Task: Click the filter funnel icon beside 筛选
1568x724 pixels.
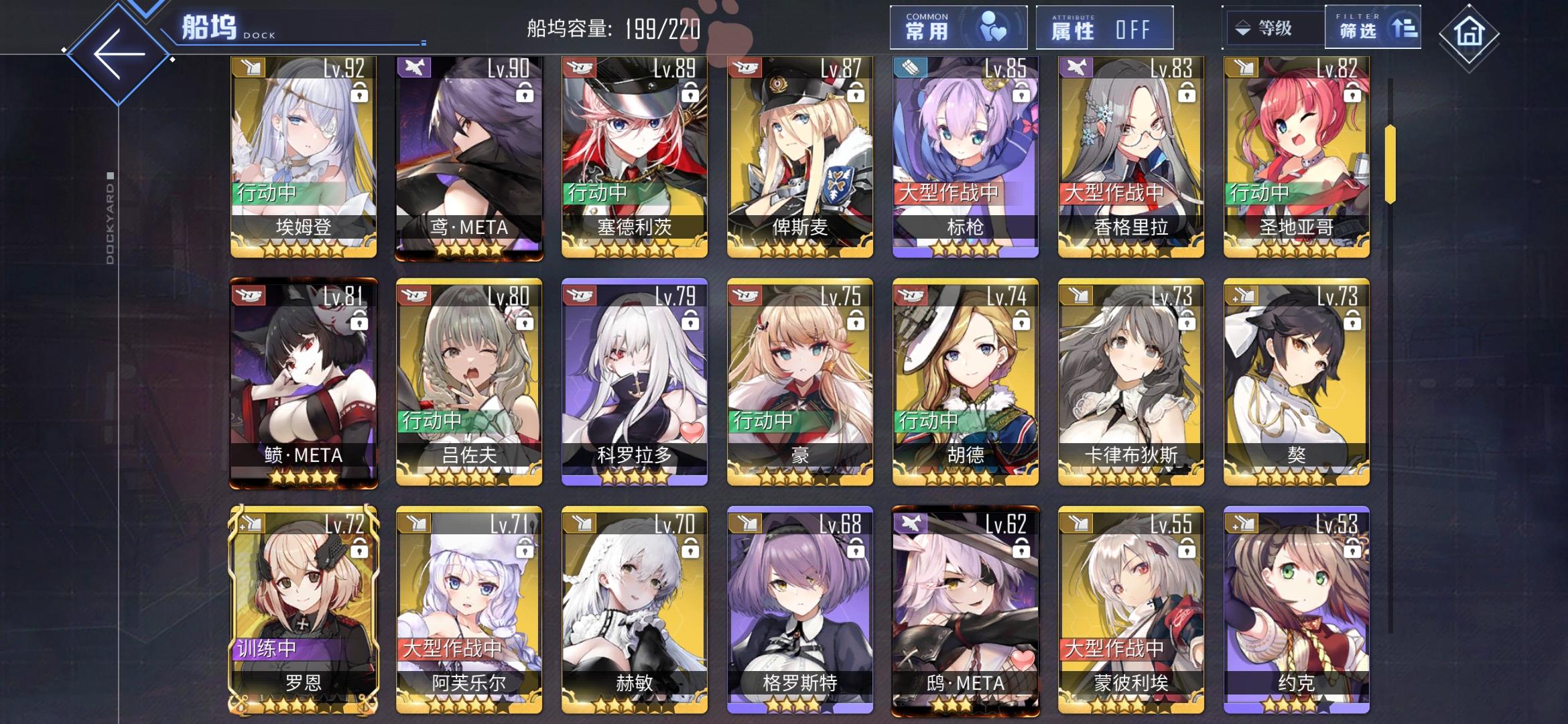Action: [1405, 28]
